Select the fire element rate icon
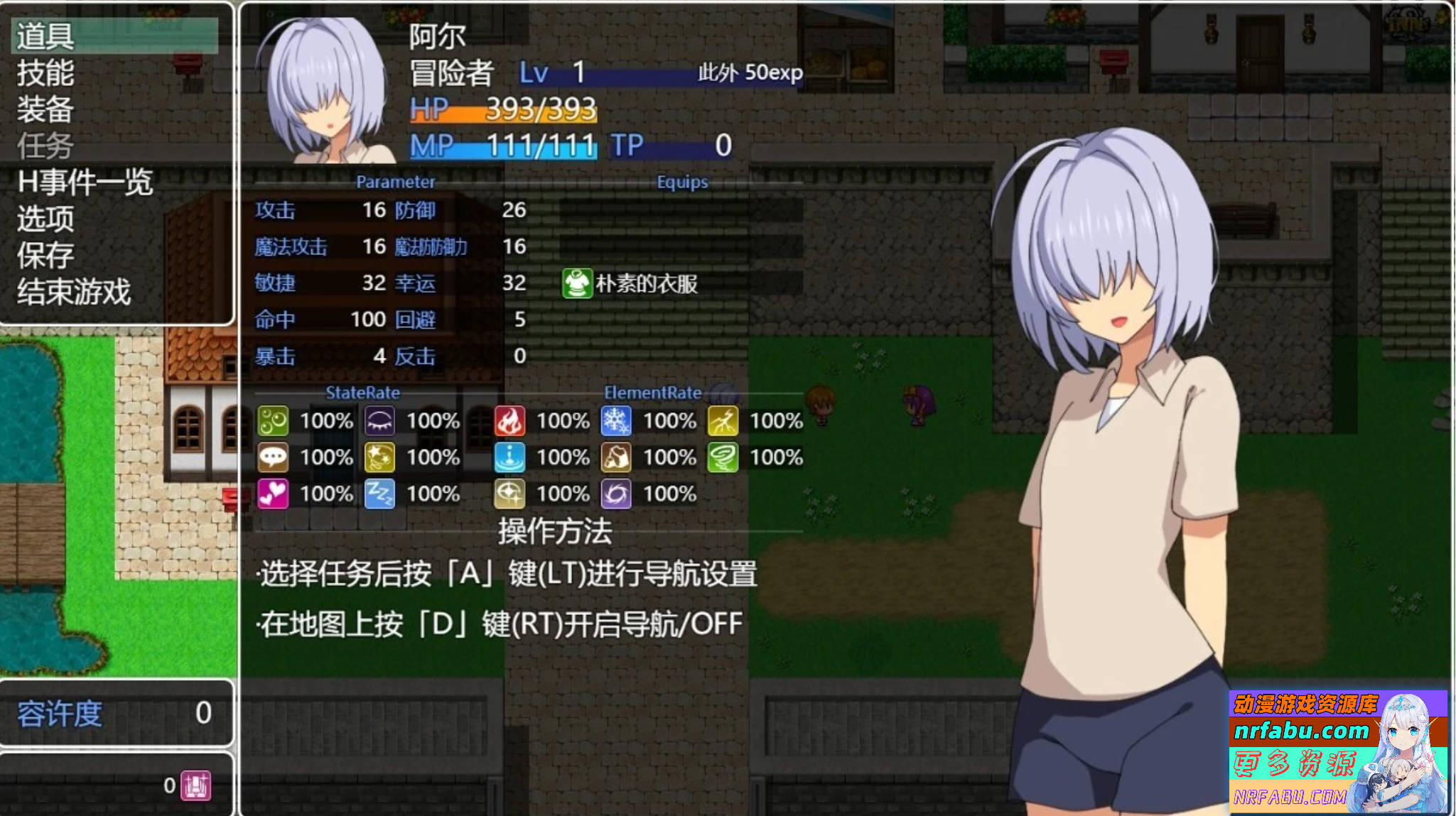The width and height of the screenshot is (1456, 816). (x=509, y=420)
